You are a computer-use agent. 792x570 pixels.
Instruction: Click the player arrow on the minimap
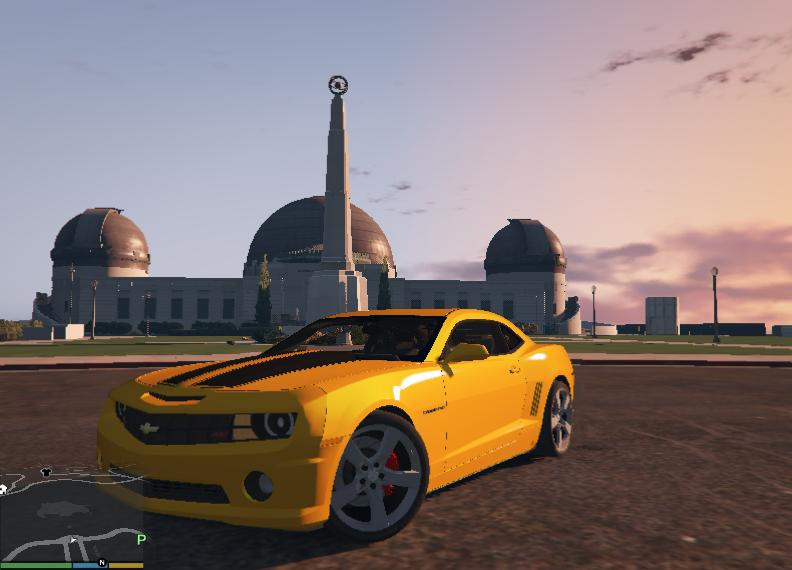[x=72, y=541]
